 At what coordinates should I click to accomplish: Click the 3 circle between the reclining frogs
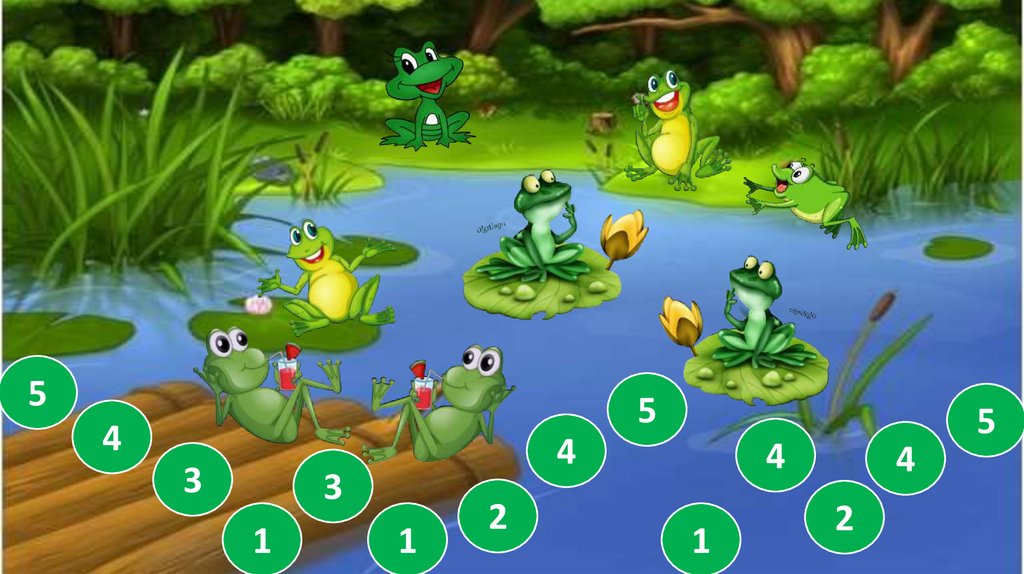tap(333, 487)
